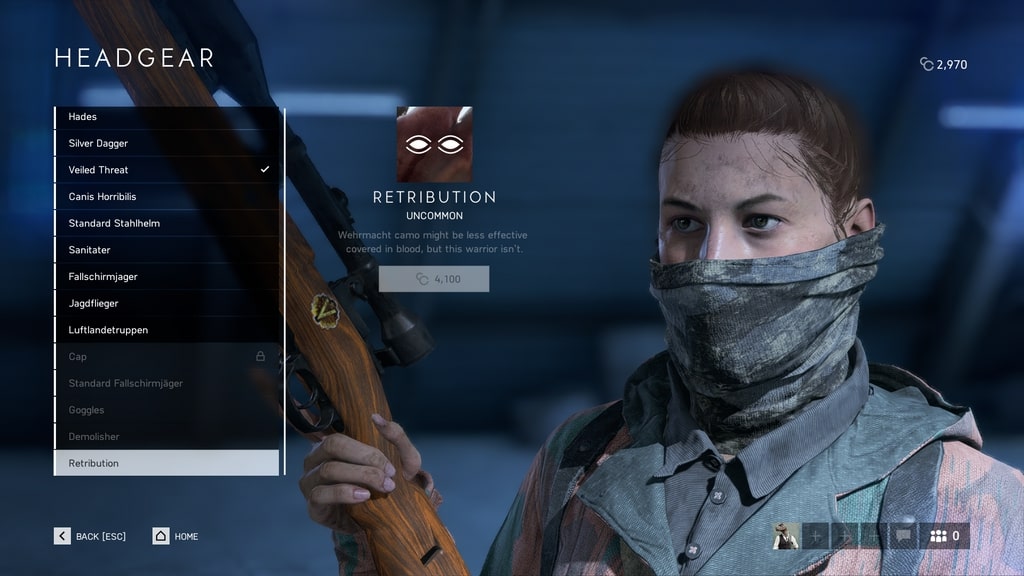Select the Standard Fallschirmjäger entry
Screen dimensions: 1024x576
[166, 383]
